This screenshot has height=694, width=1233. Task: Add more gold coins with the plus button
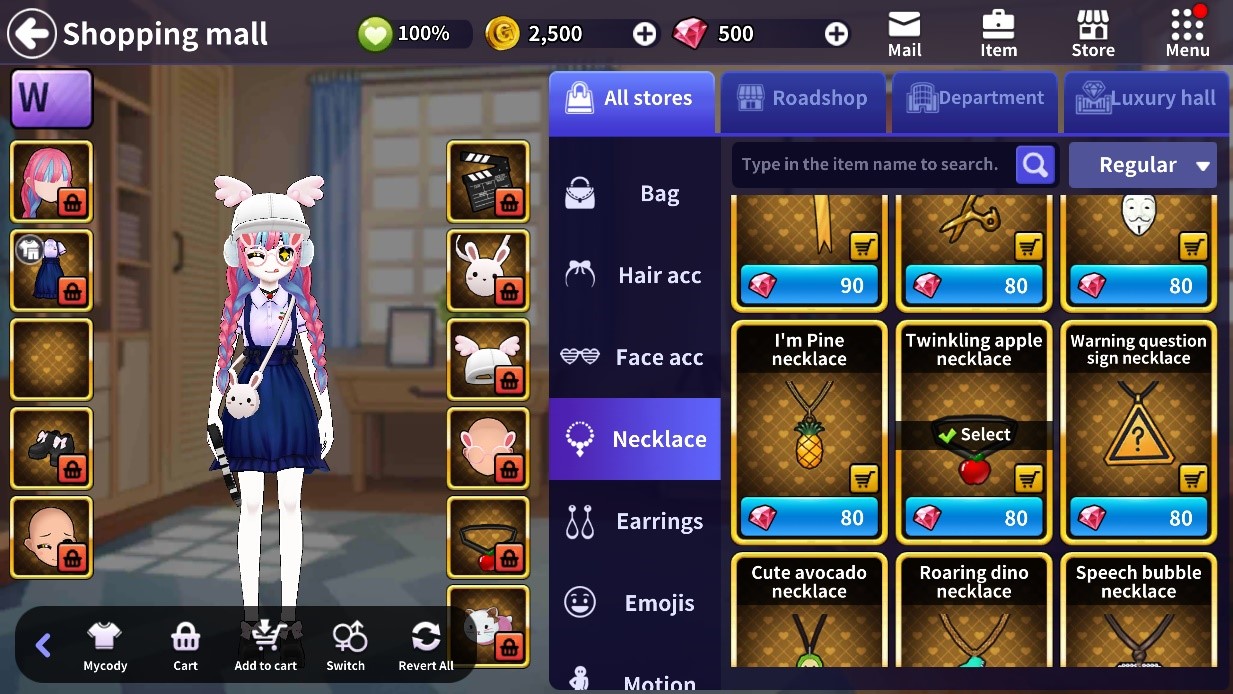tap(645, 34)
